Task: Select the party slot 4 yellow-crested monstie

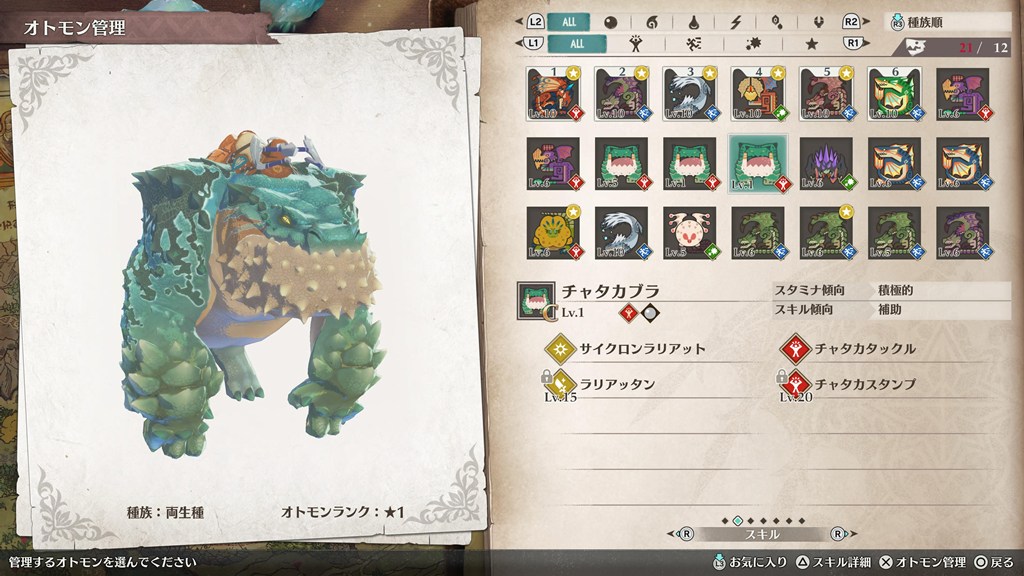Action: 757,94
